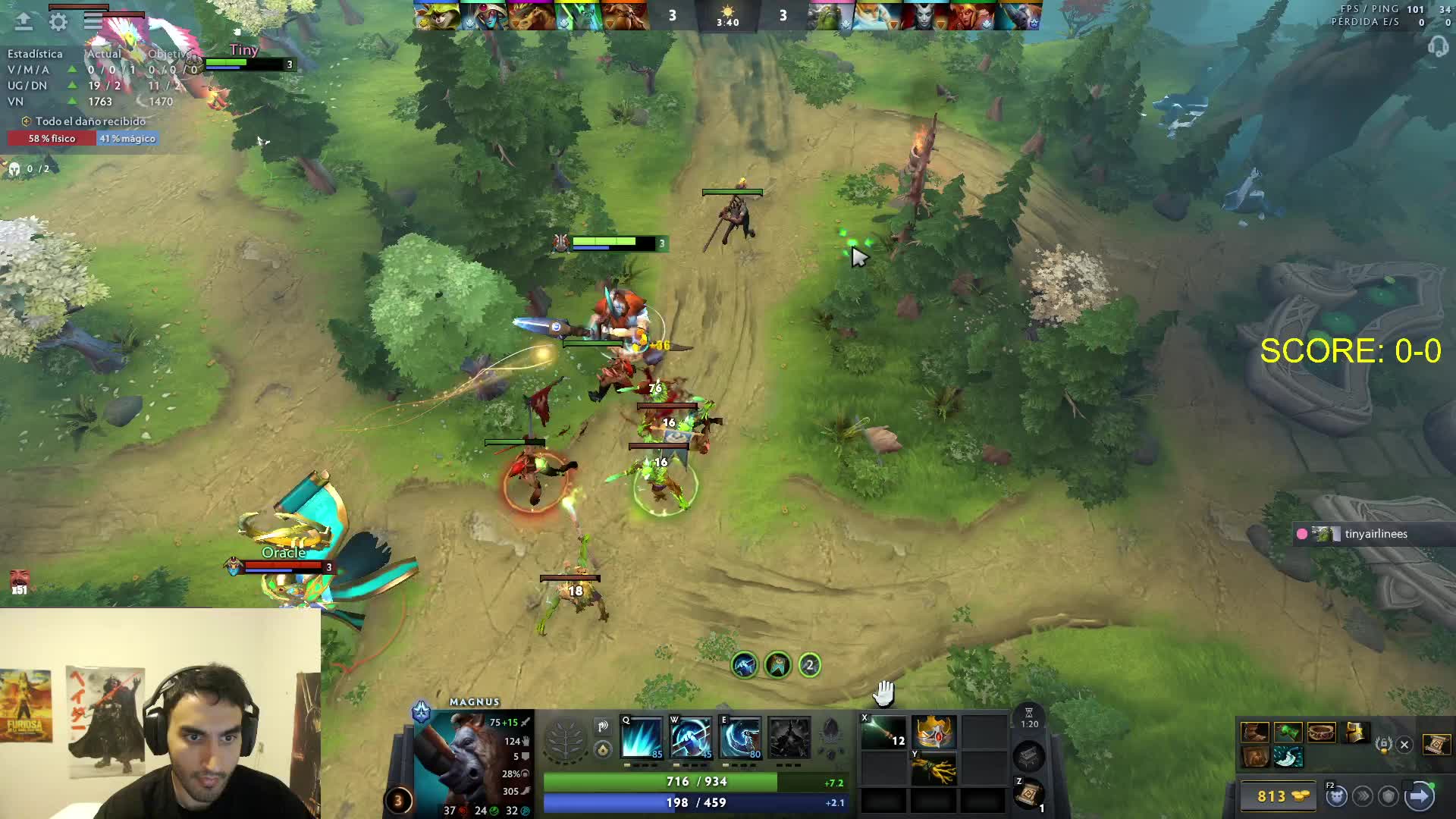
Task: Activate the Empower ability on W
Action: 690,736
